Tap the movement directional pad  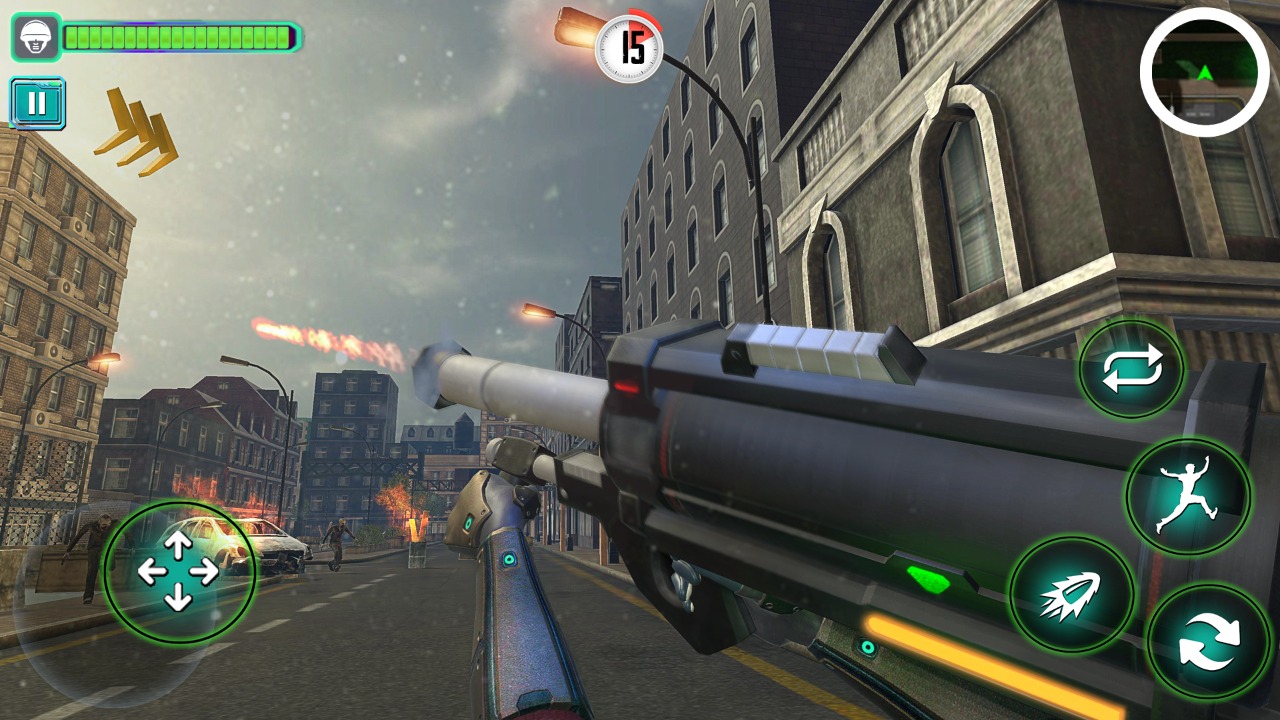pos(178,572)
